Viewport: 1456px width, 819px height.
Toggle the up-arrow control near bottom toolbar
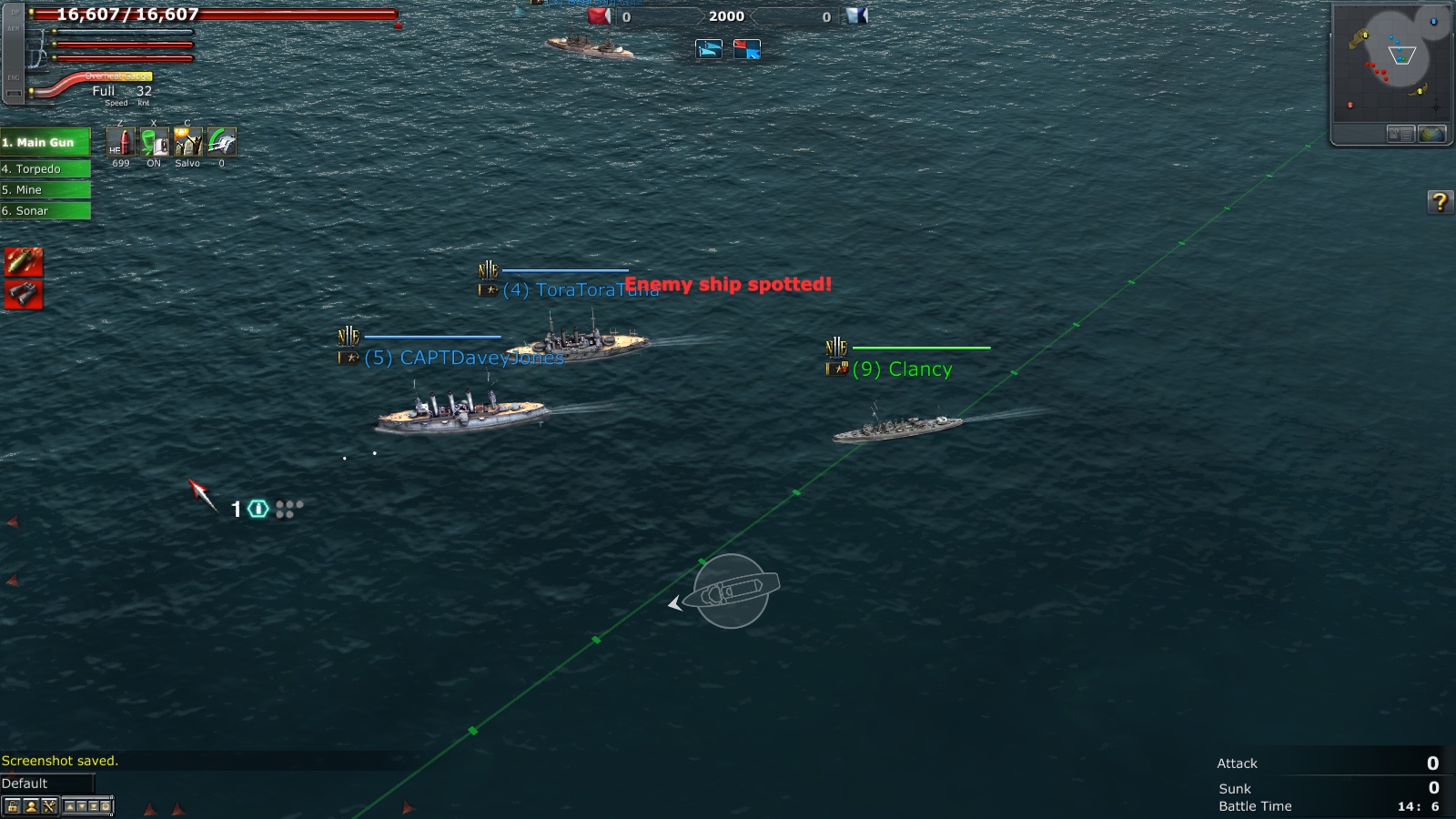[x=70, y=805]
